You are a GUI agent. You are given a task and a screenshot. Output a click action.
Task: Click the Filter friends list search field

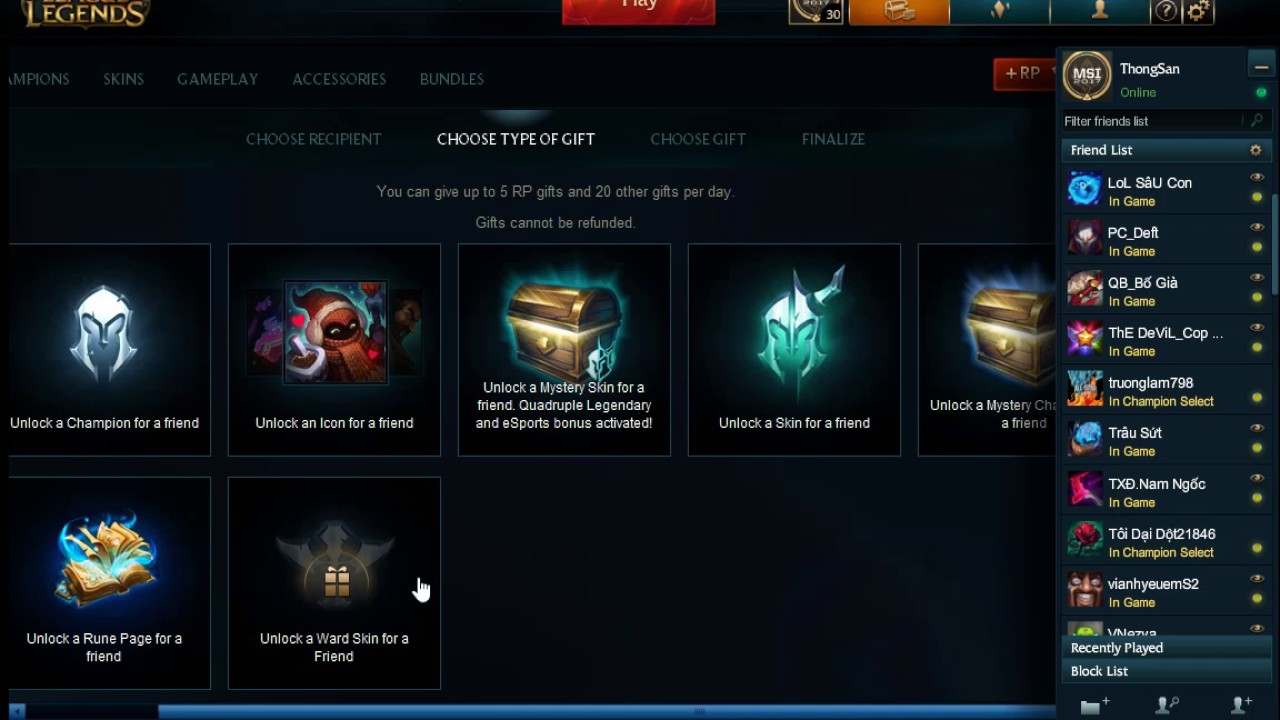(x=1150, y=120)
